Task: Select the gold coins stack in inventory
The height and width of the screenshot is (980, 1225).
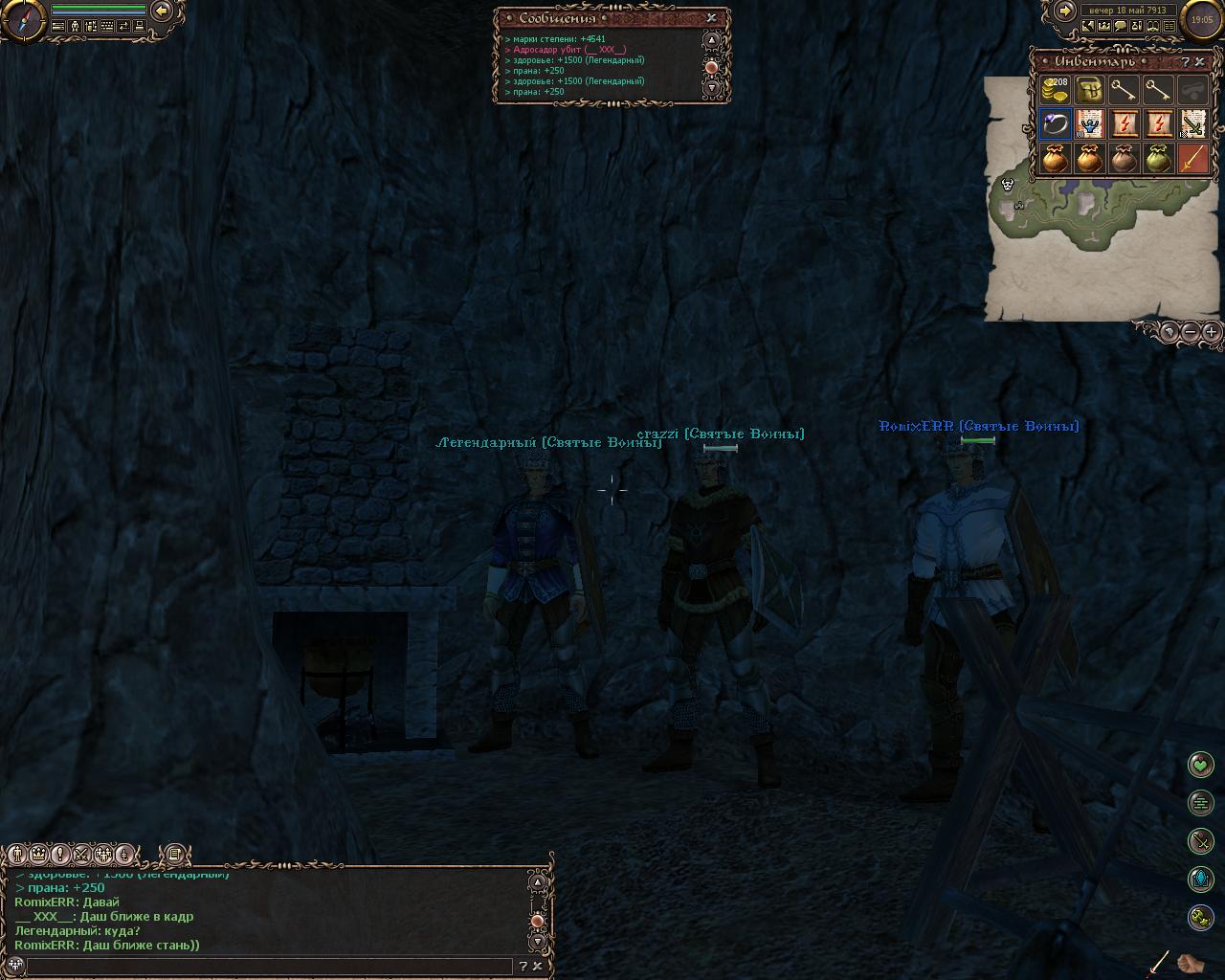Action: pos(1055,90)
